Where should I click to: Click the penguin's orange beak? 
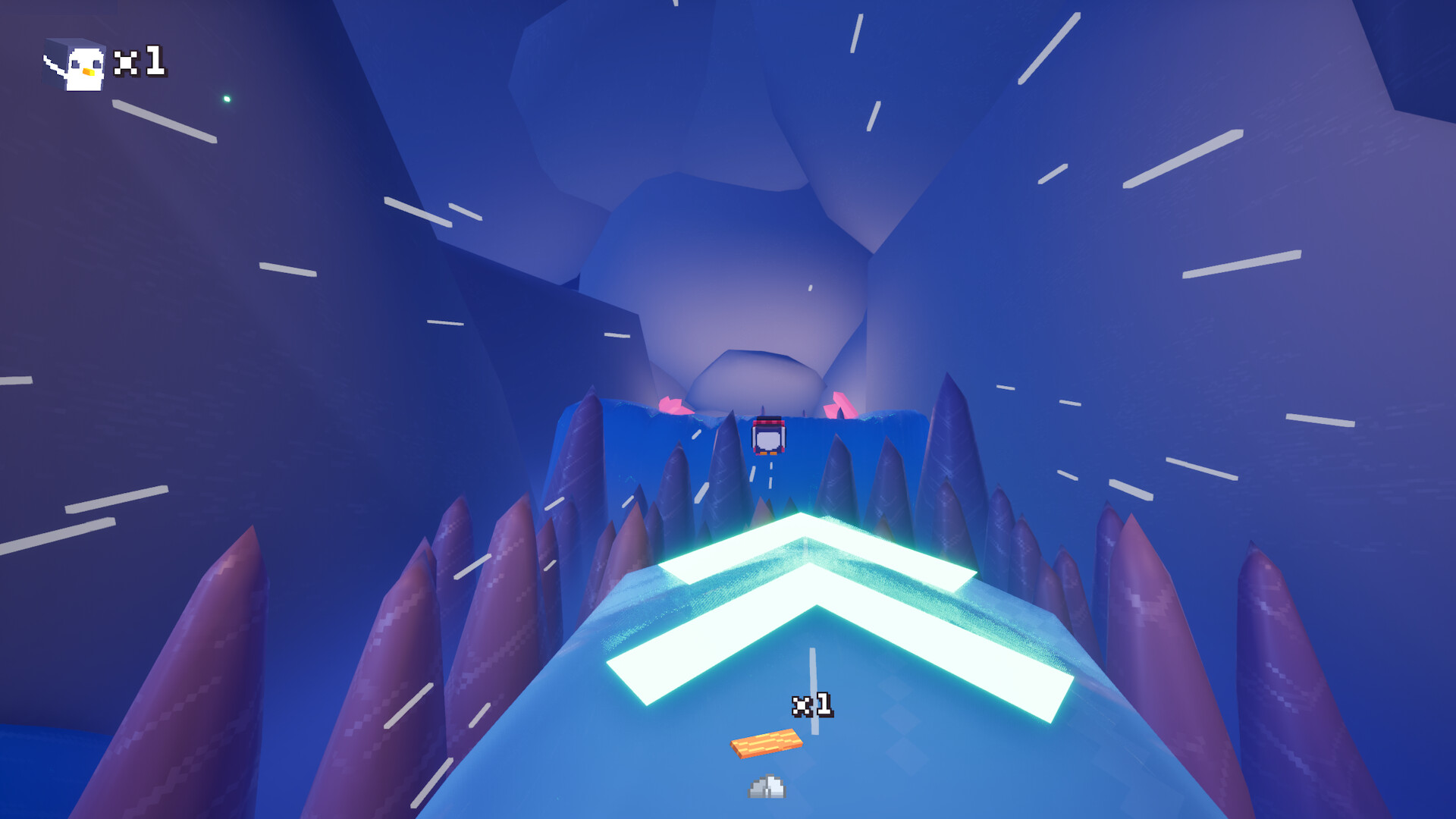tap(89, 72)
